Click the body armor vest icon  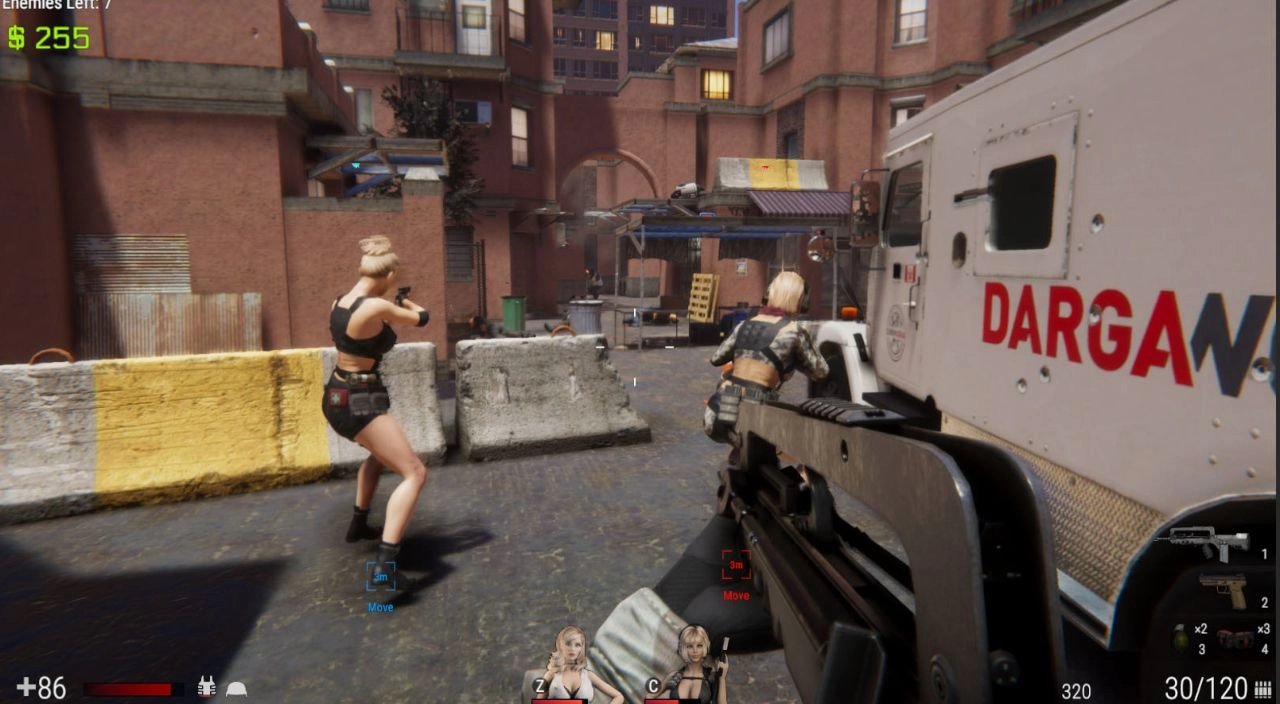[207, 688]
